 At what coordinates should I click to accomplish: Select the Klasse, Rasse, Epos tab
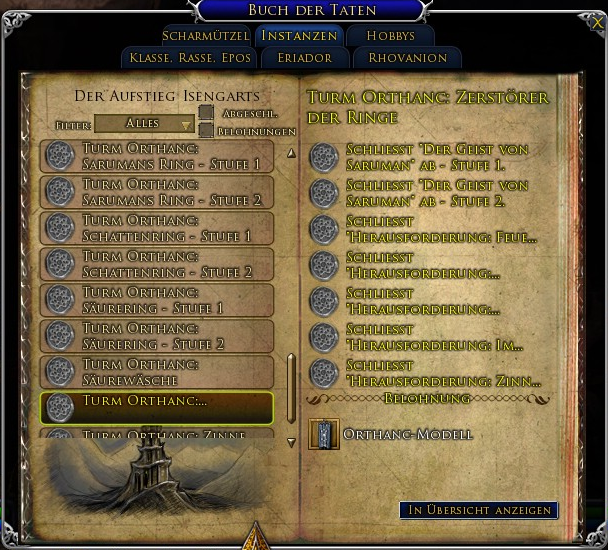(x=190, y=58)
